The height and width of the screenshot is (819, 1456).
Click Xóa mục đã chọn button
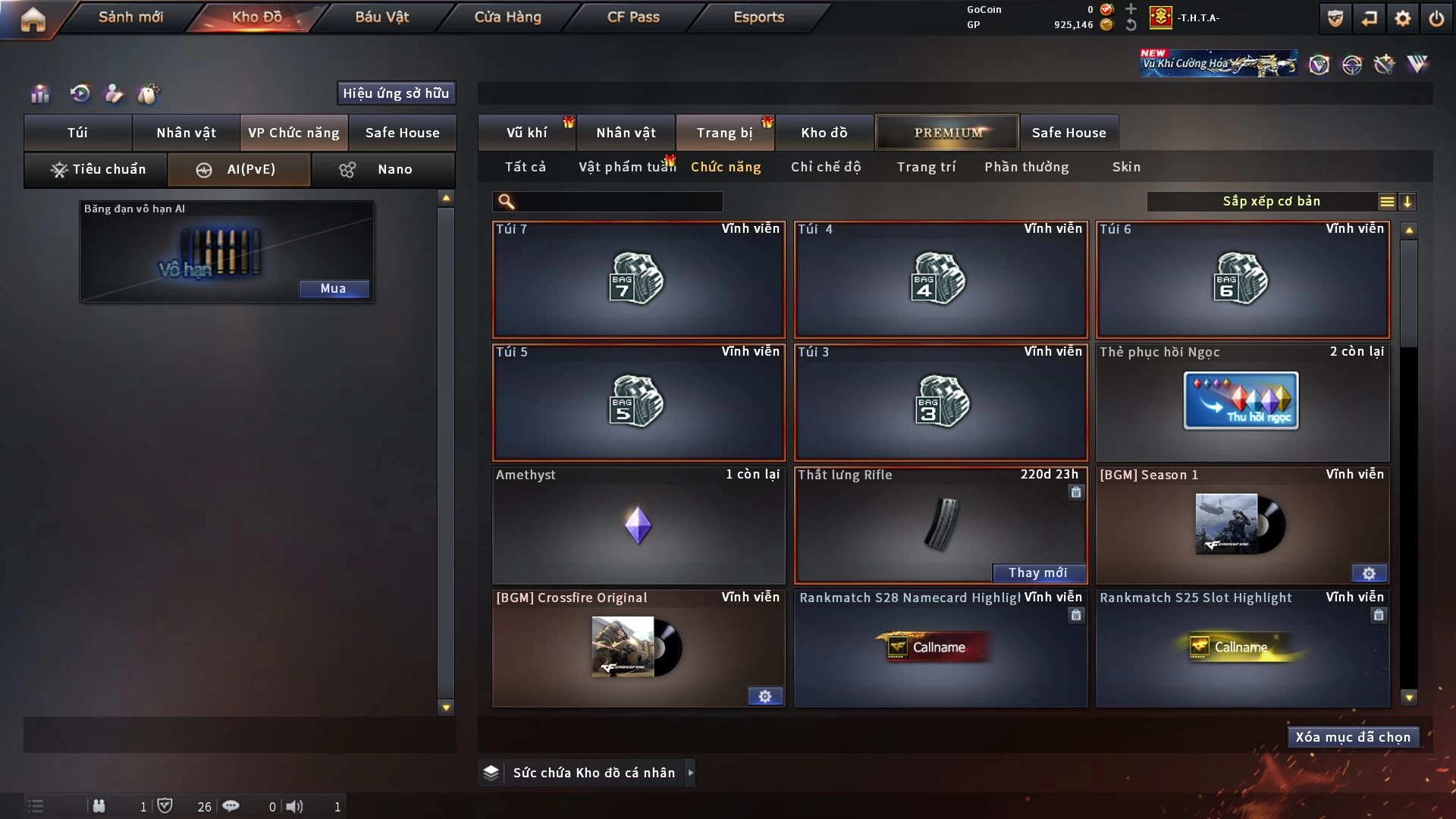[1353, 737]
